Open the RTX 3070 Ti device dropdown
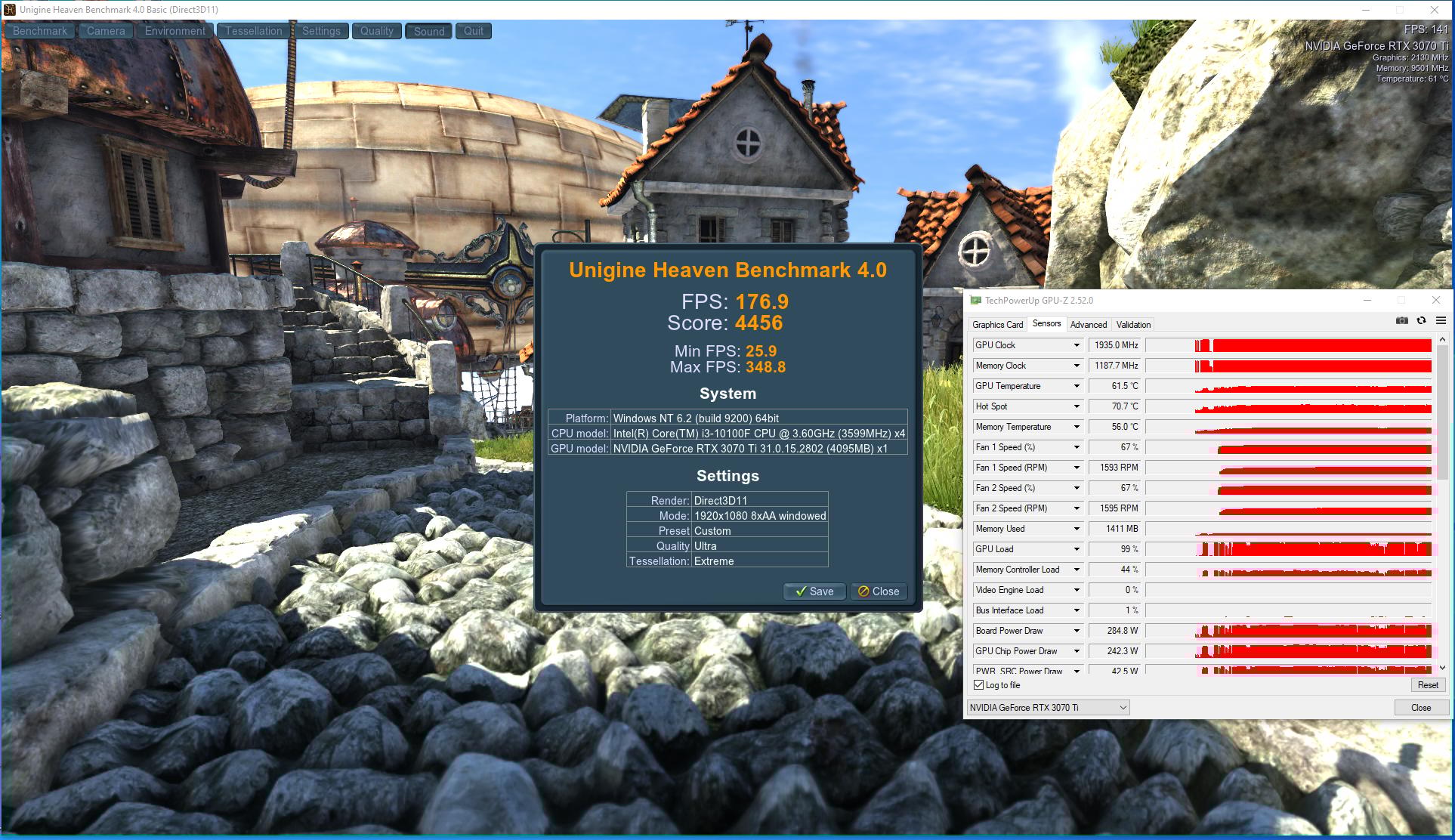Image resolution: width=1455 pixels, height=840 pixels. 1048,708
